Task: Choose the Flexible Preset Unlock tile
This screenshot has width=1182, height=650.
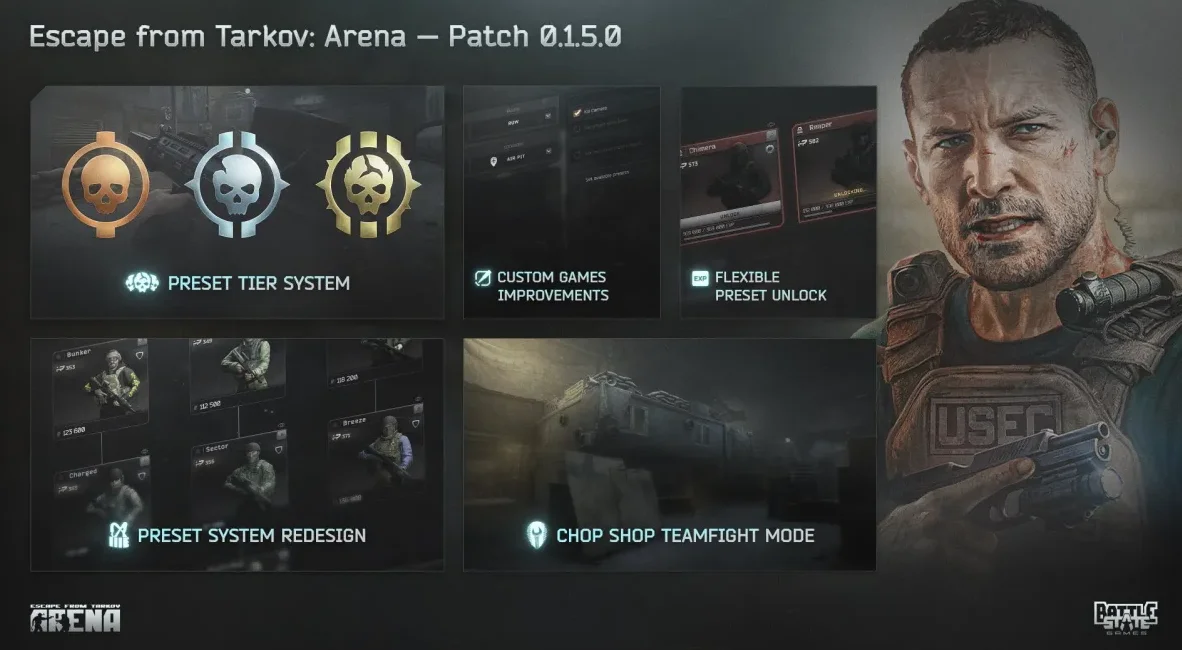Action: coord(778,203)
